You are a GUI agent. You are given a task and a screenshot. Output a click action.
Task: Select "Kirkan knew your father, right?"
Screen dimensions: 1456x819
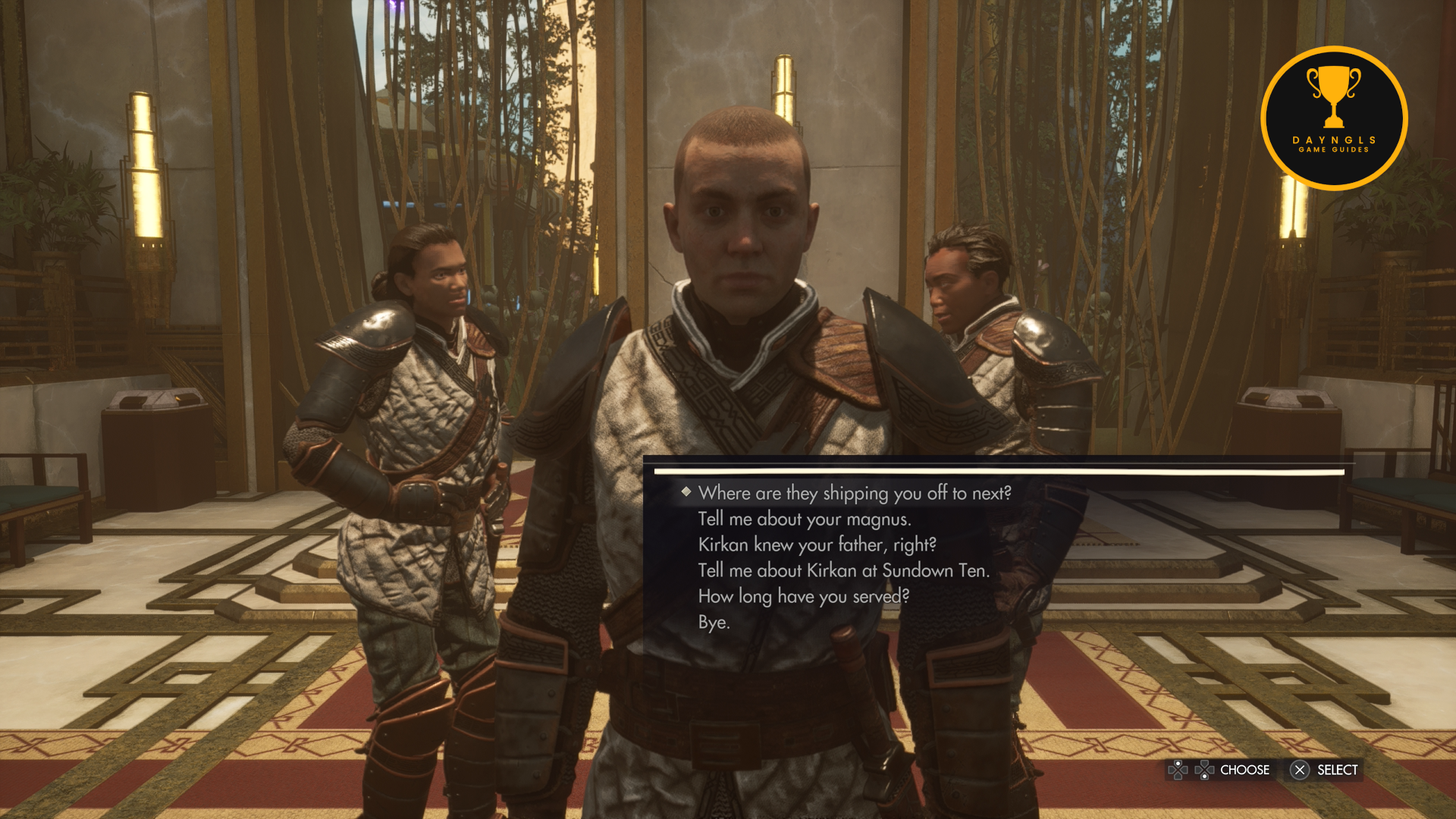[817, 545]
